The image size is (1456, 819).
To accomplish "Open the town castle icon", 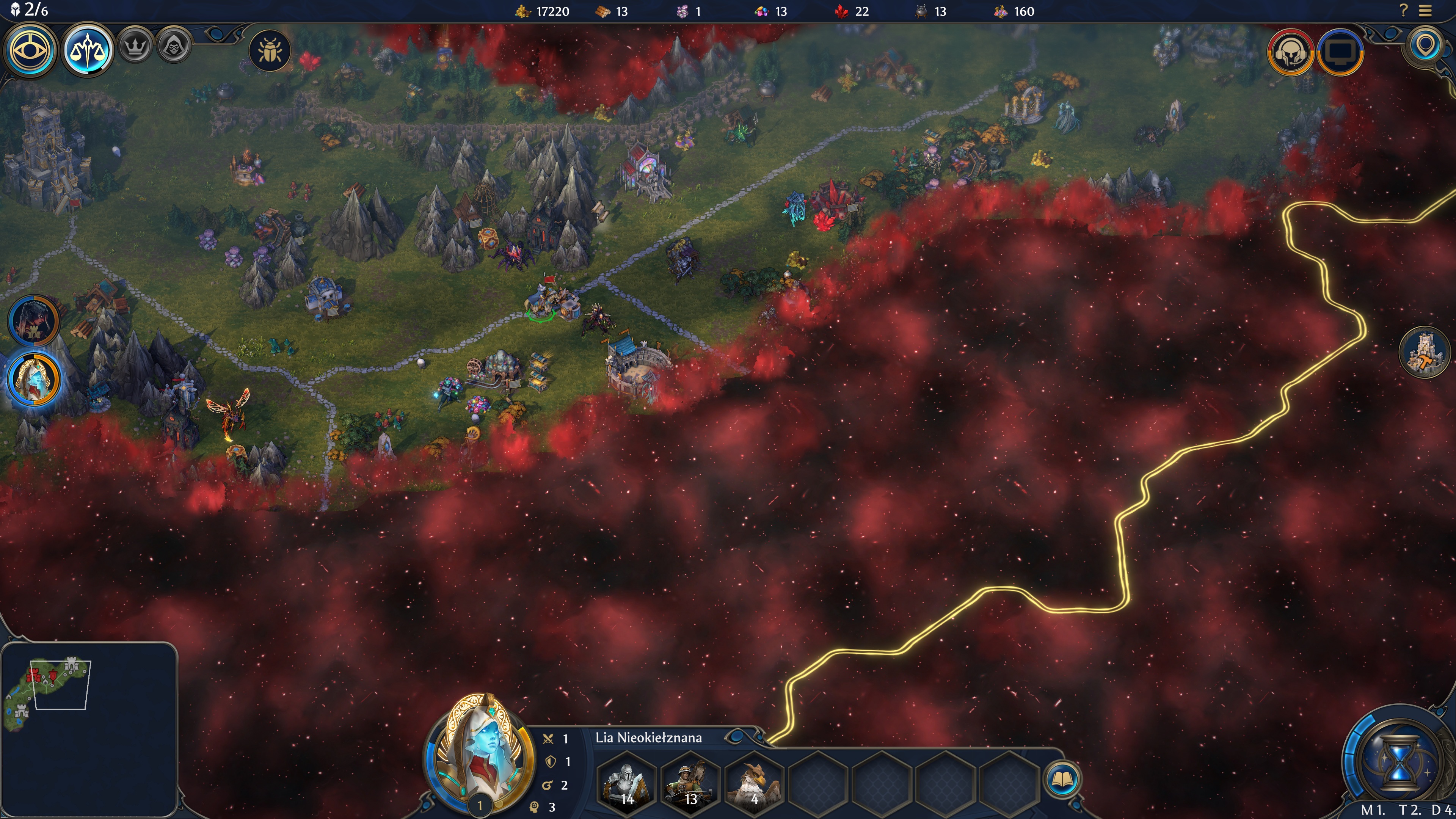I will (x=1425, y=353).
